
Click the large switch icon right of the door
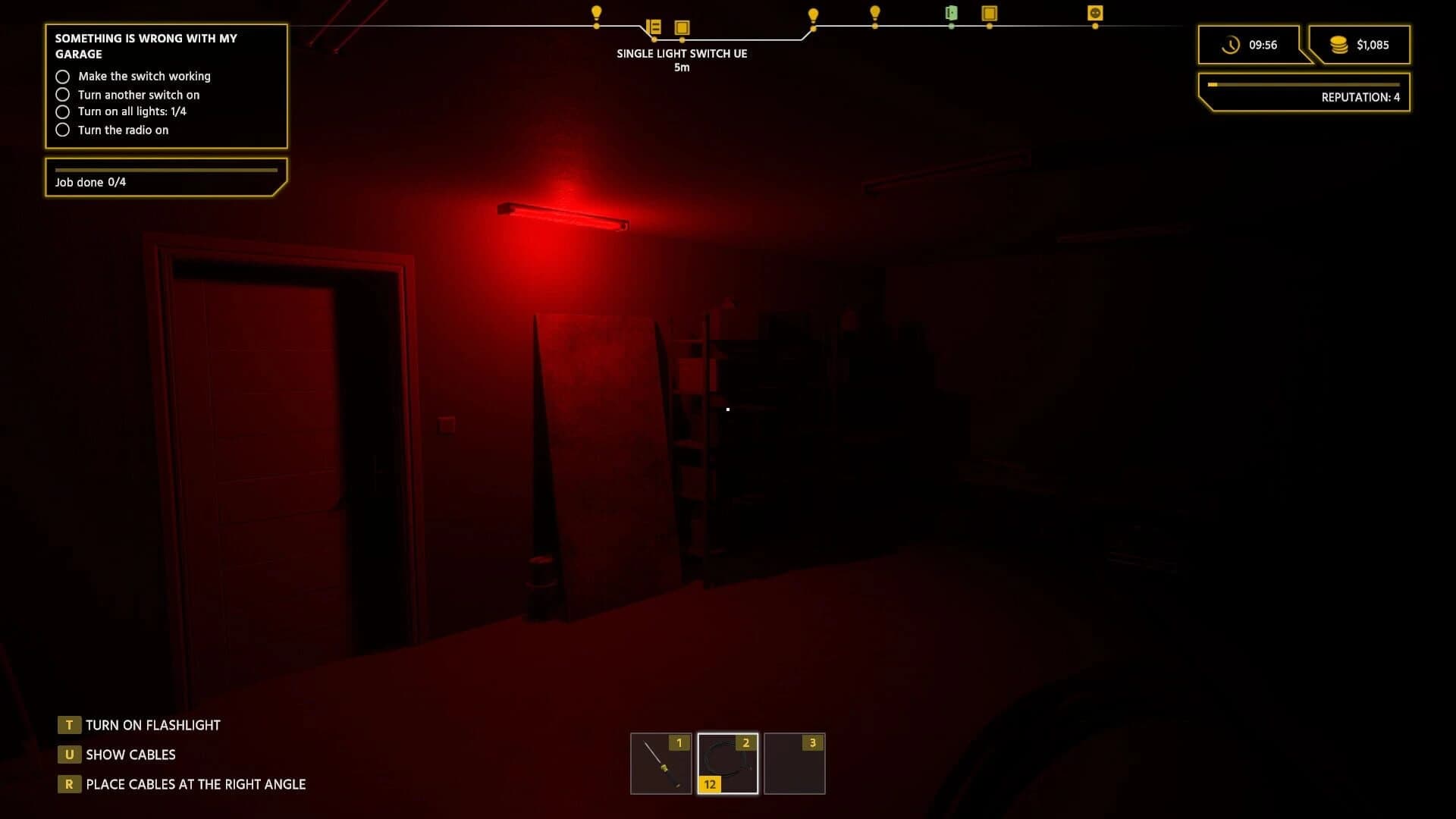point(989,13)
